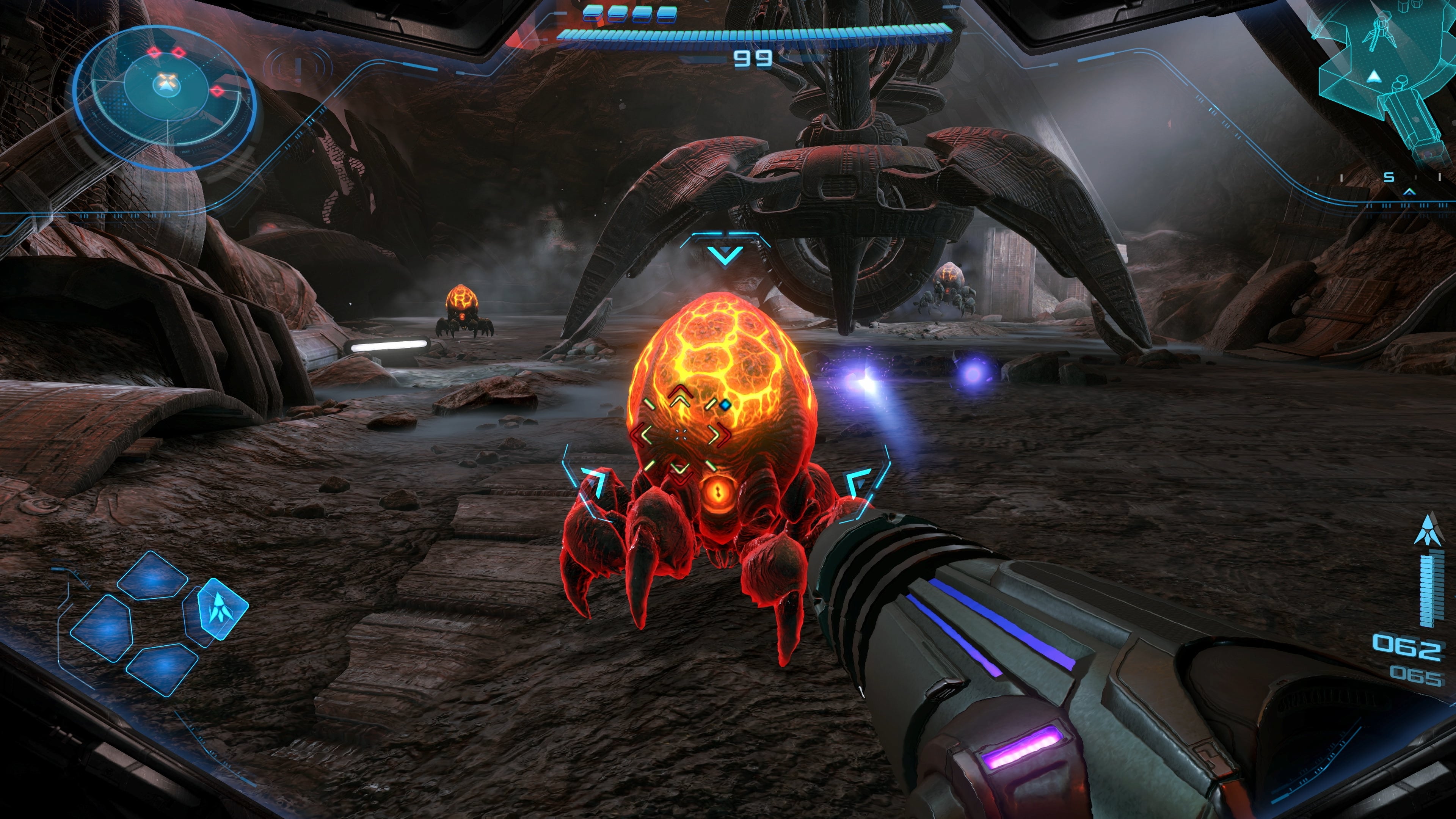Screen dimensions: 1456x819
Task: Click a red enemy blip on the radar
Action: [154, 53]
